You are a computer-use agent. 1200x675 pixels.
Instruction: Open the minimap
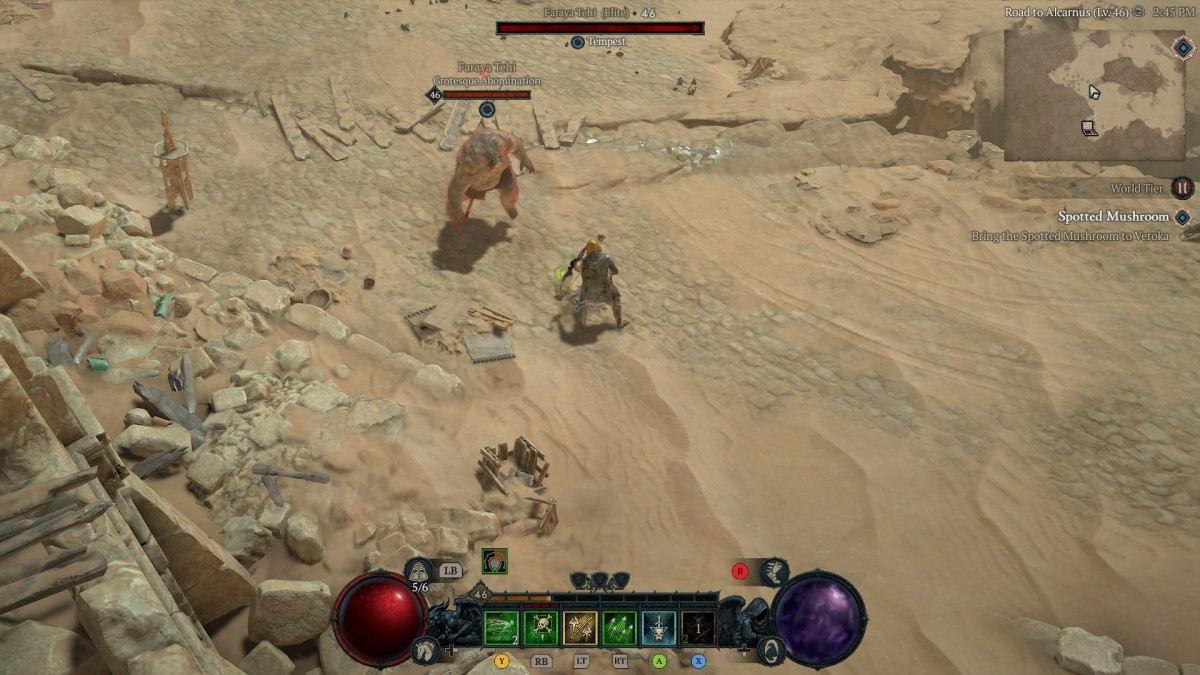click(x=1094, y=95)
